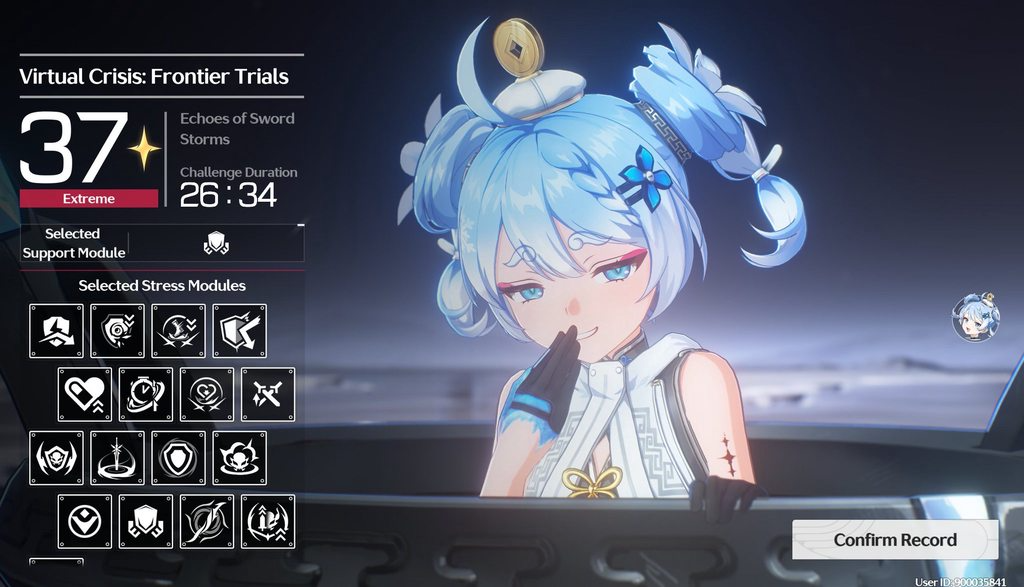View the heart with sparkles stress module

click(x=207, y=394)
